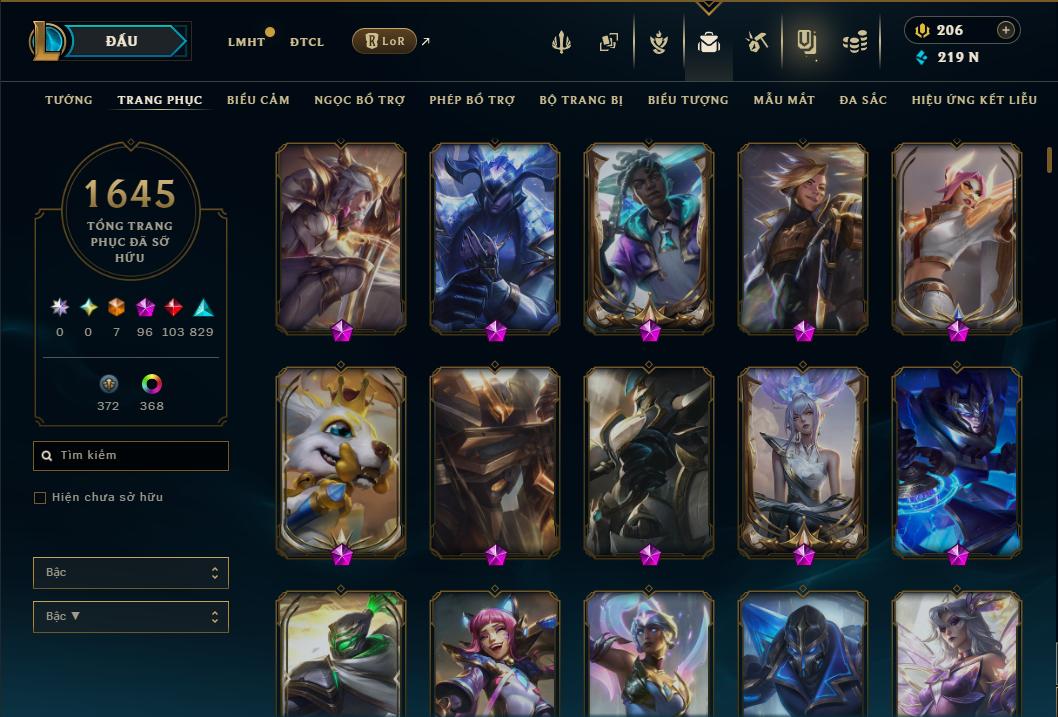Show the BỘ TRANG BỊ tab
The height and width of the screenshot is (717, 1058).
tap(581, 100)
